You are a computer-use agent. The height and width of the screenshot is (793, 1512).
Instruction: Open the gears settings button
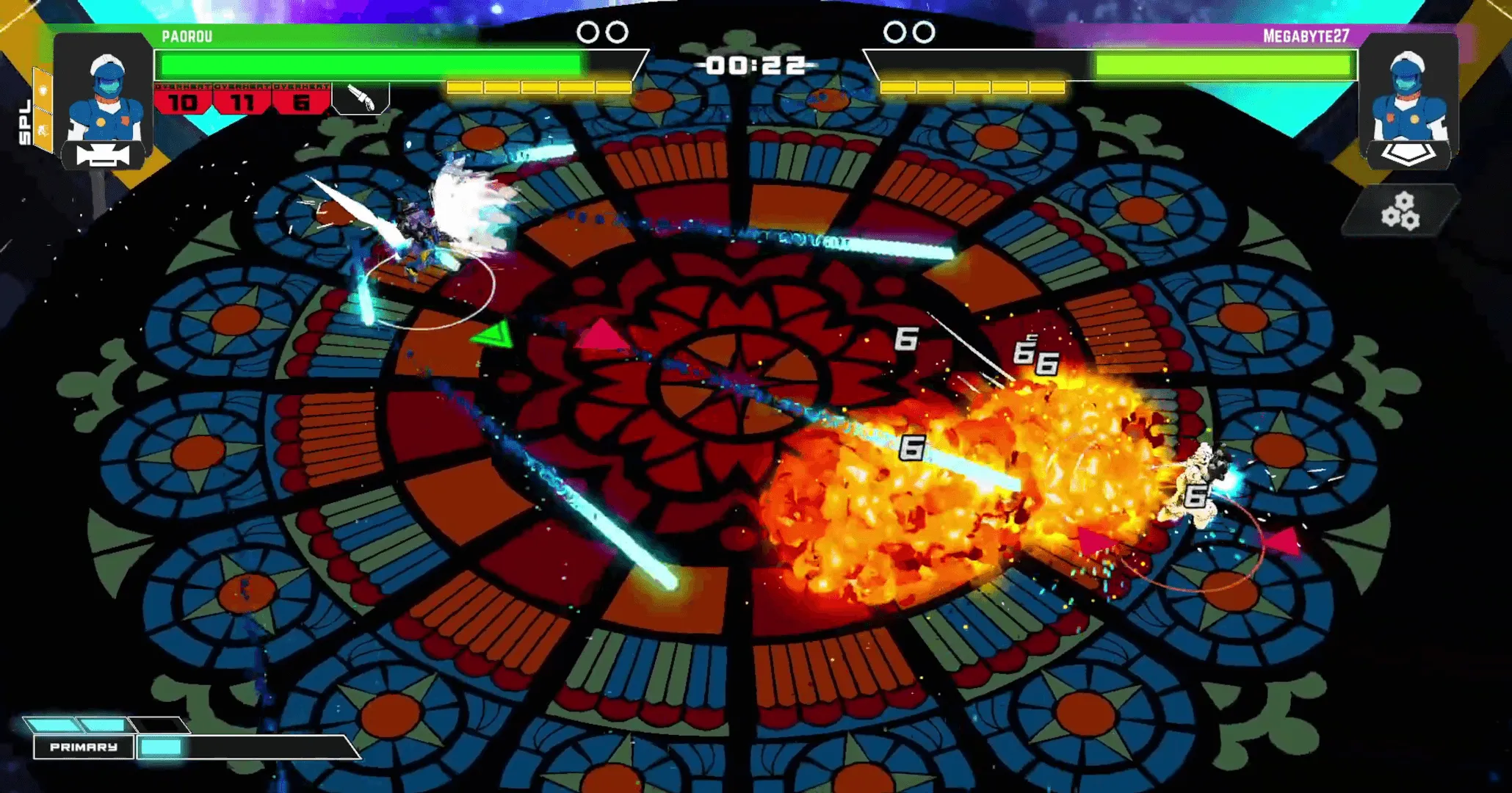(x=1400, y=211)
